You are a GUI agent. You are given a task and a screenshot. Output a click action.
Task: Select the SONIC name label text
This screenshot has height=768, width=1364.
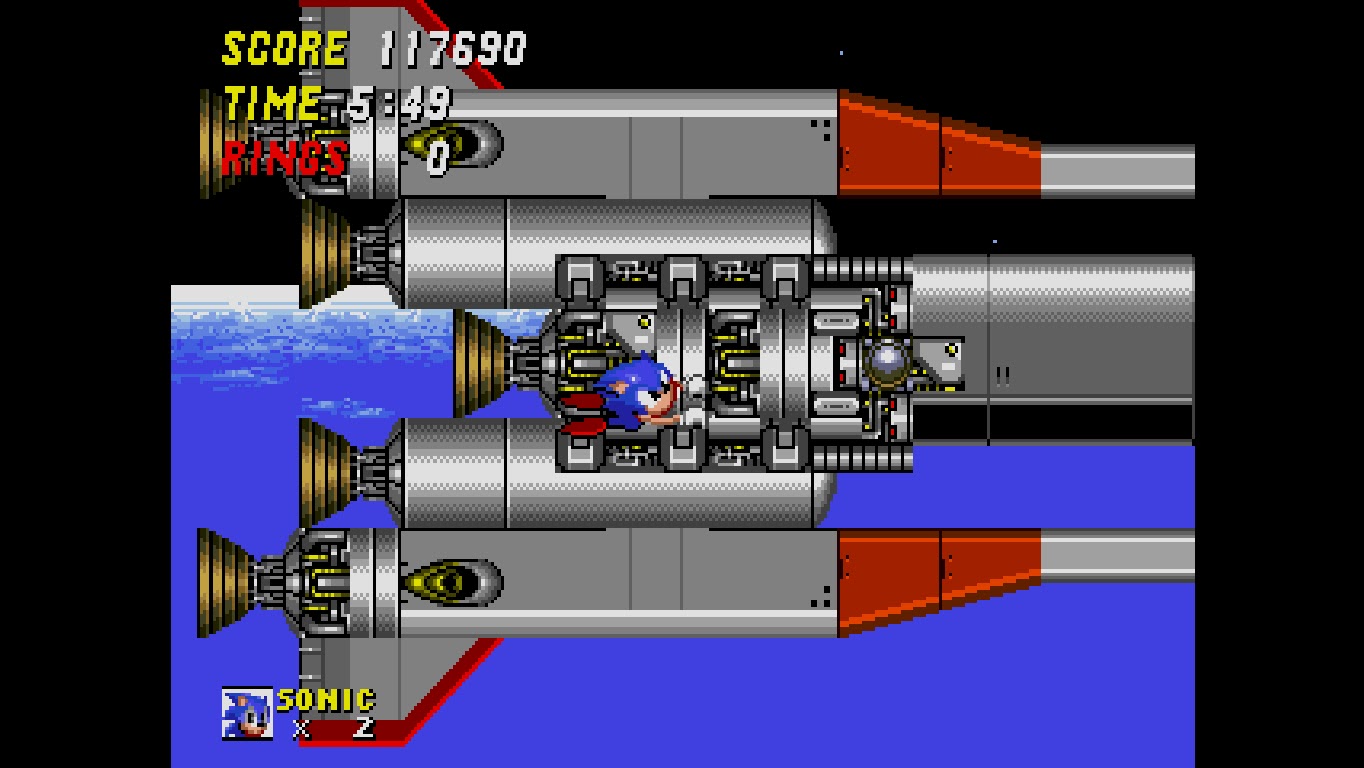pos(324,701)
